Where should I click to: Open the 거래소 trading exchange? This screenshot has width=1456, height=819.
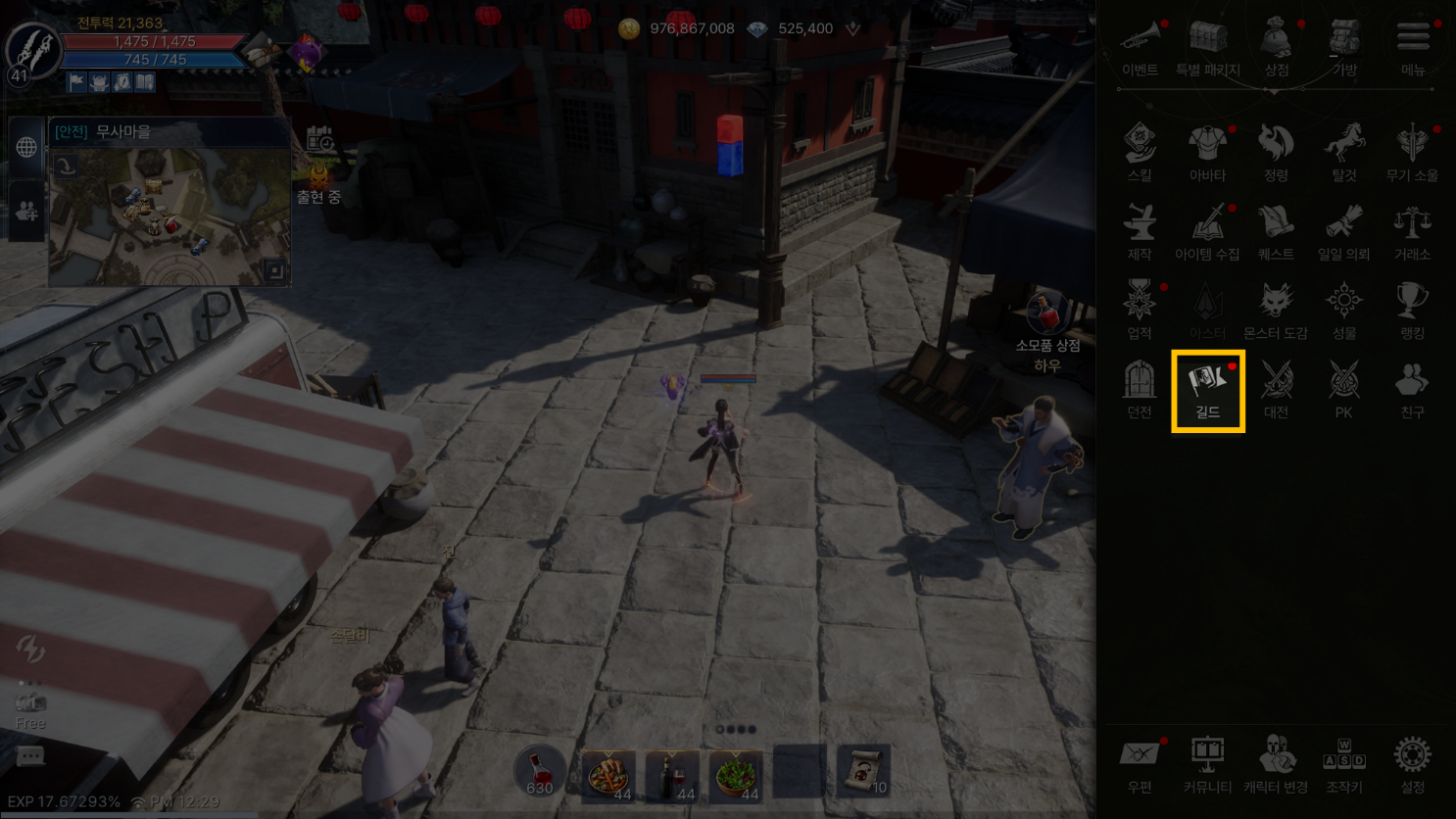tap(1412, 231)
